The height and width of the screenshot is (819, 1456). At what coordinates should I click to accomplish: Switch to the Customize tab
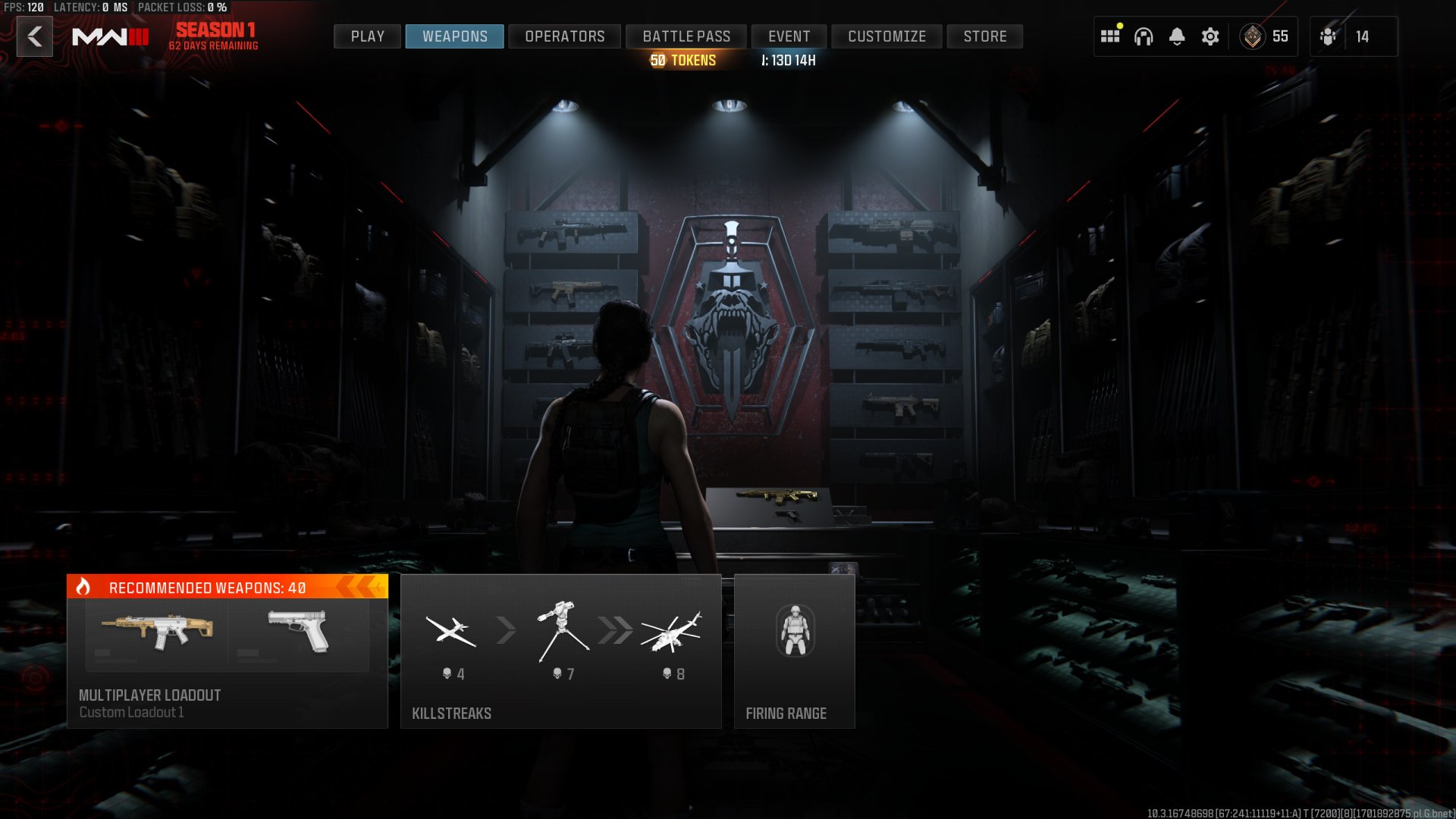[x=886, y=36]
